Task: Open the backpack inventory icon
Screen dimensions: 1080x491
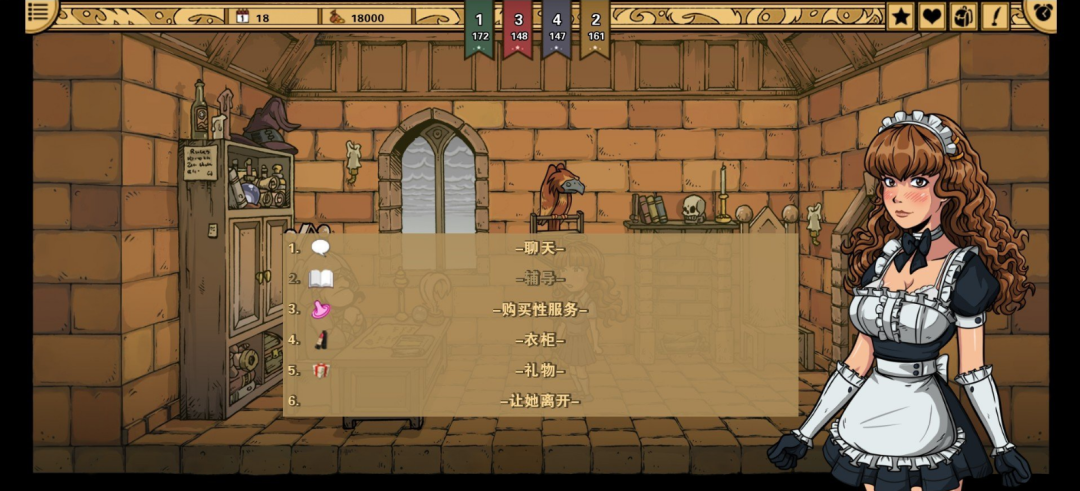Action: (963, 16)
